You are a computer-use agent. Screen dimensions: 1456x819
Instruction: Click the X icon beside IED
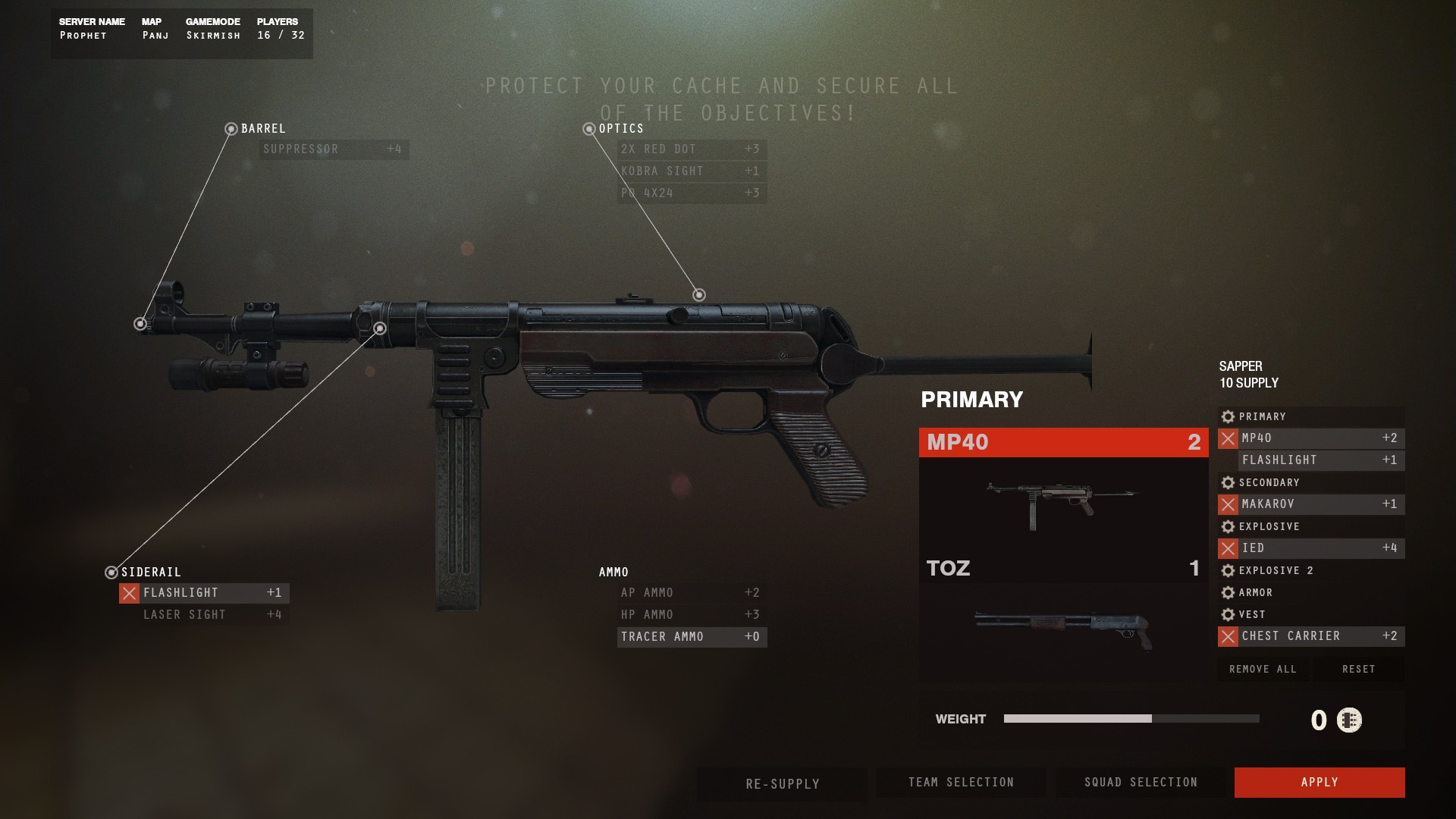[x=1228, y=548]
